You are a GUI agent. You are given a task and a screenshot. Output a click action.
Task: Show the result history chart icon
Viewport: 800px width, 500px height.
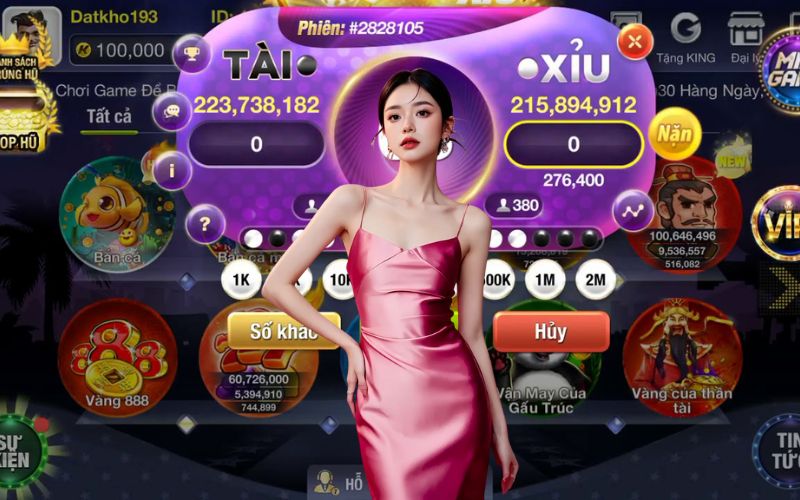[632, 210]
